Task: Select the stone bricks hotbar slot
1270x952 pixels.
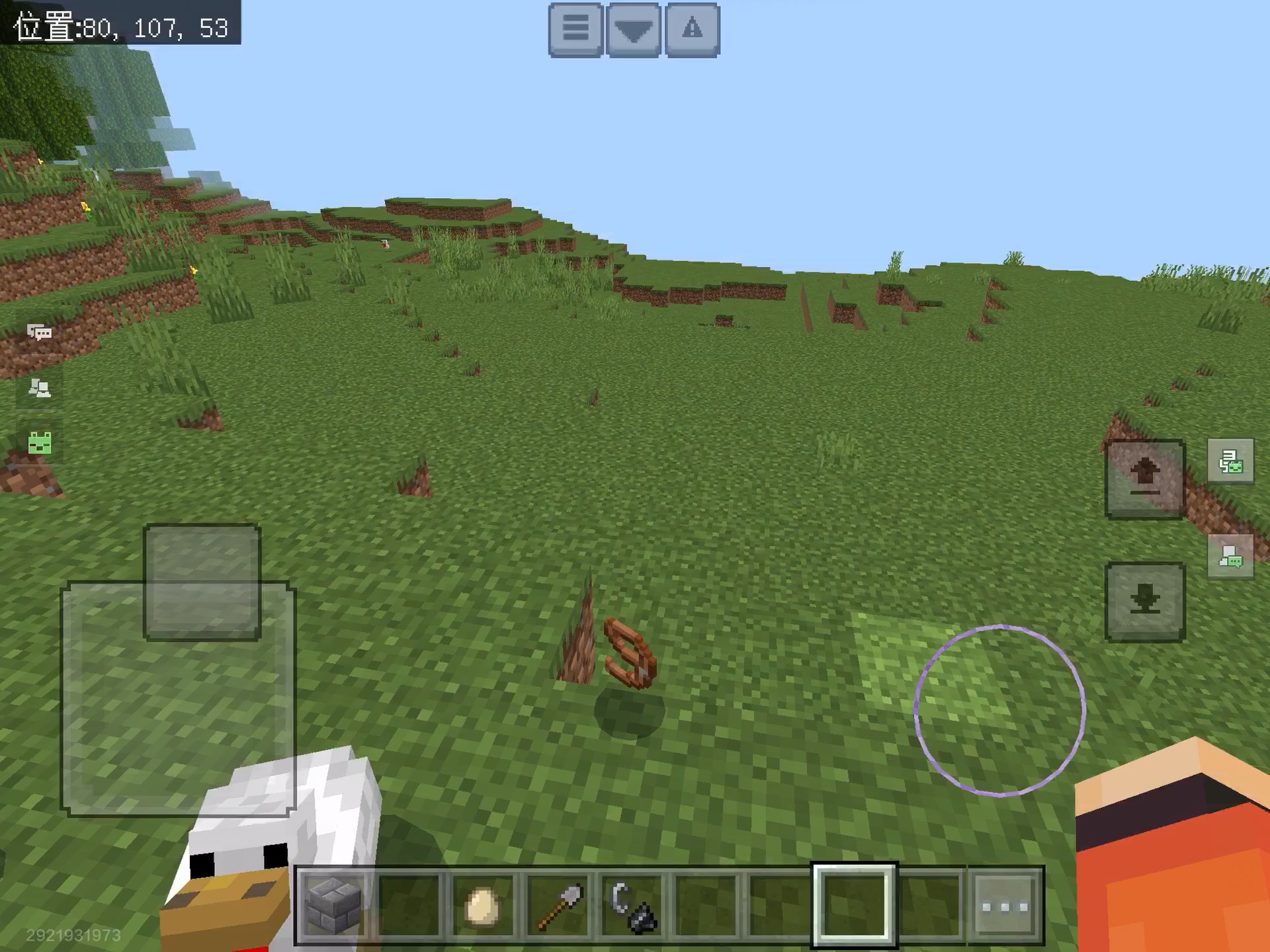Action: tap(334, 905)
